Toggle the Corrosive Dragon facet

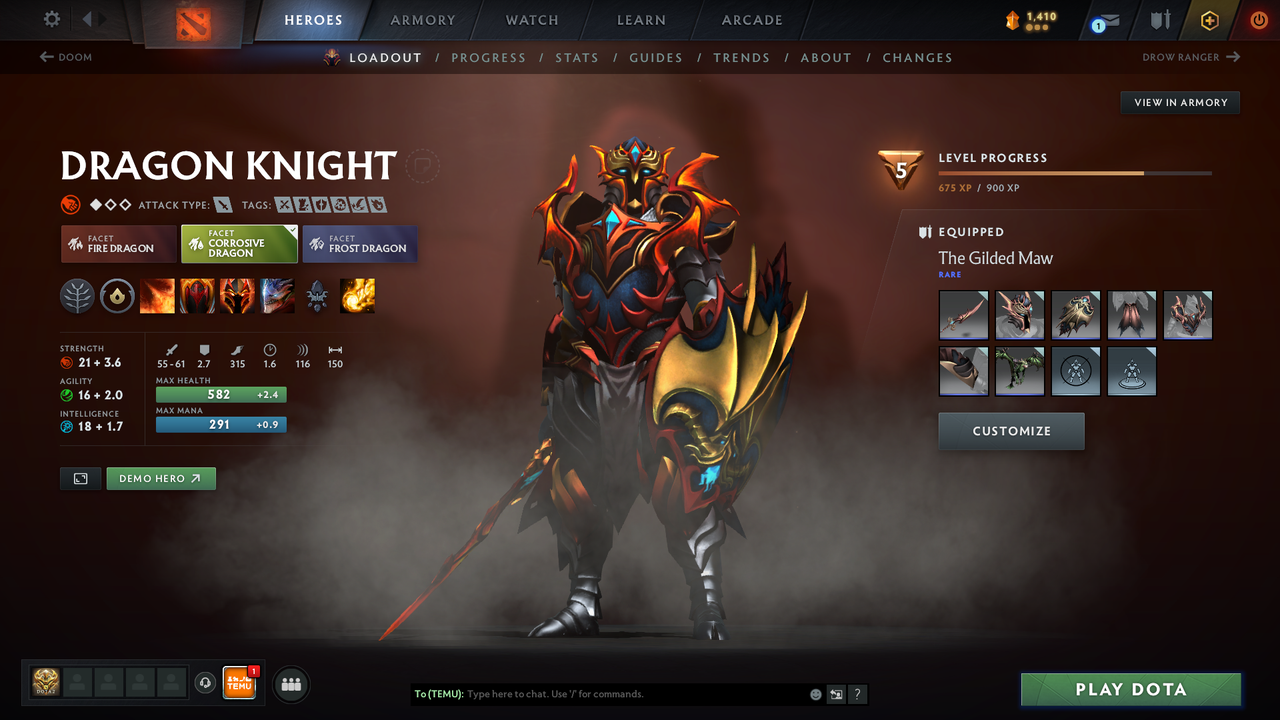pos(239,243)
